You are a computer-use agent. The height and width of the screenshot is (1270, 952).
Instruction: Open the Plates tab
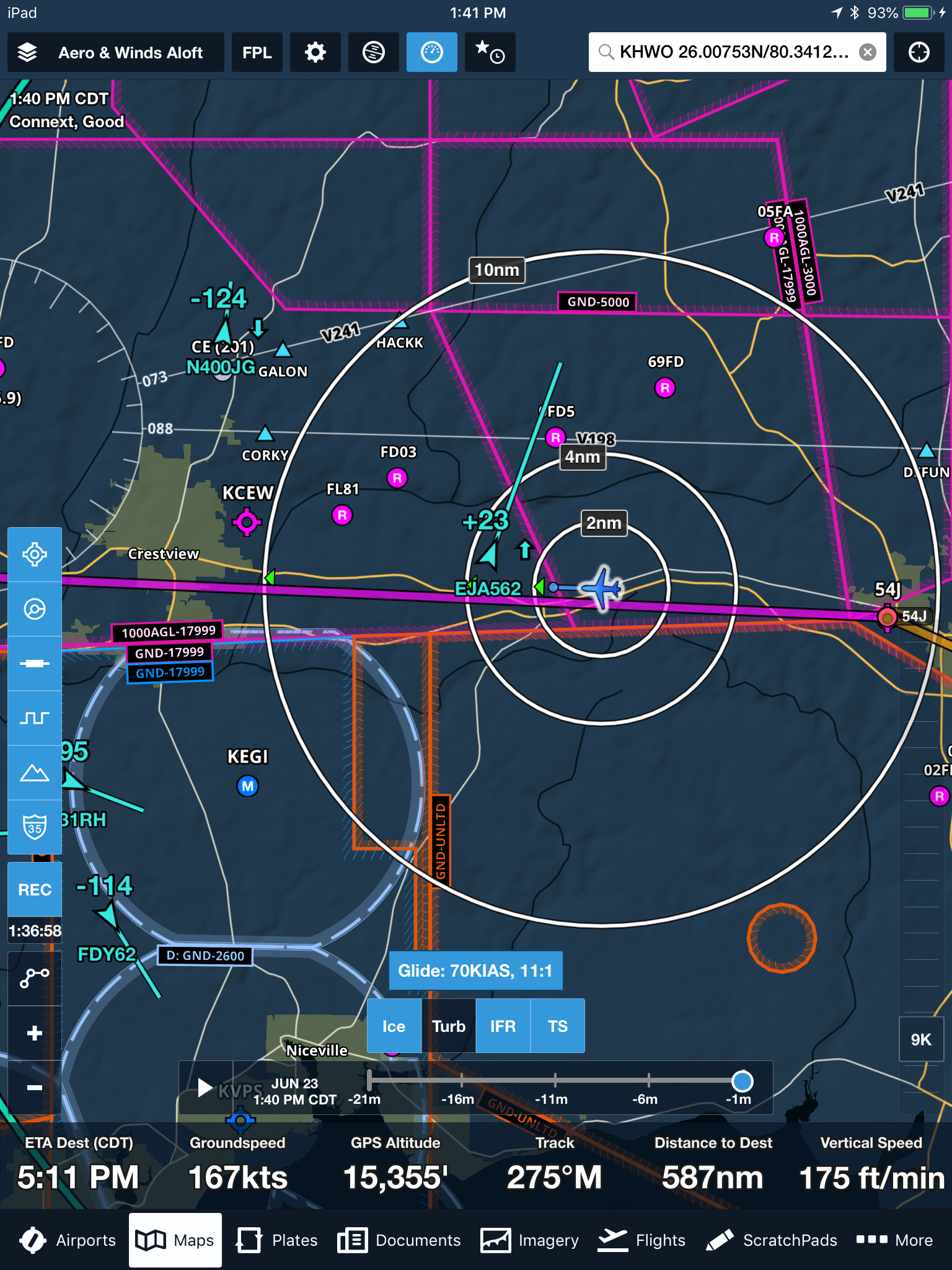276,1240
